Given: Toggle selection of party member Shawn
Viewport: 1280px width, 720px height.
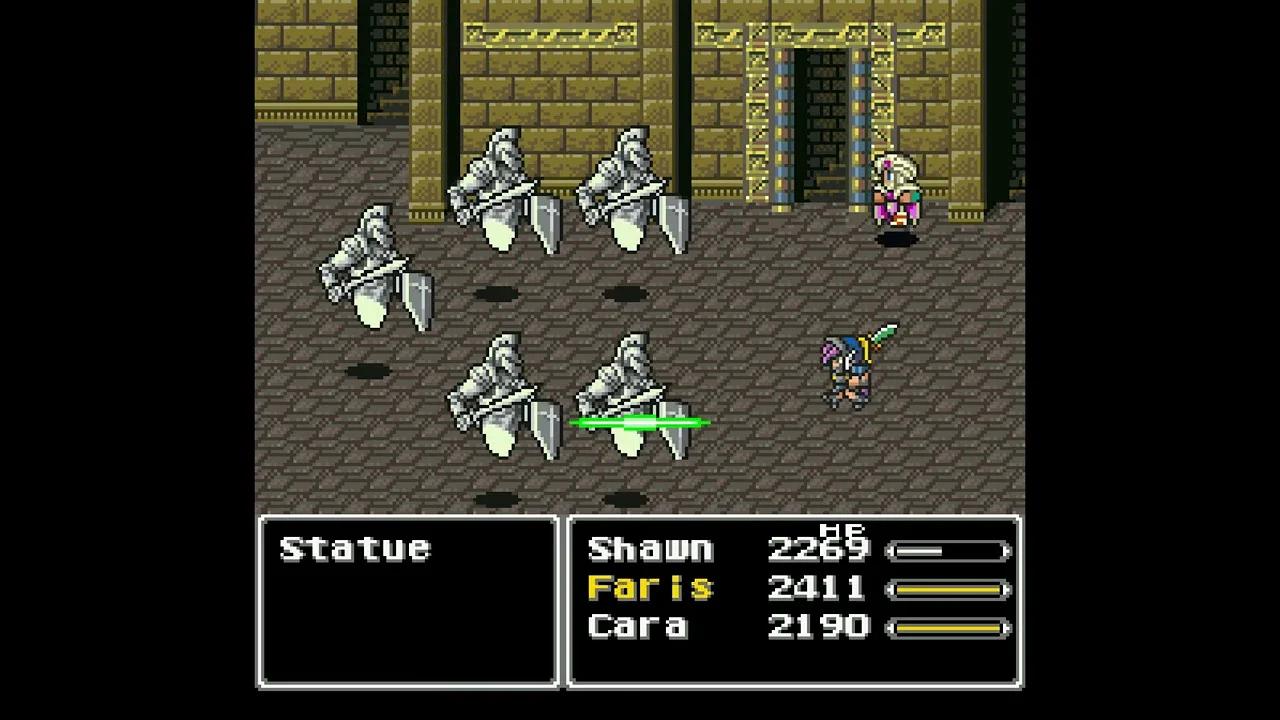Looking at the screenshot, I should 650,548.
